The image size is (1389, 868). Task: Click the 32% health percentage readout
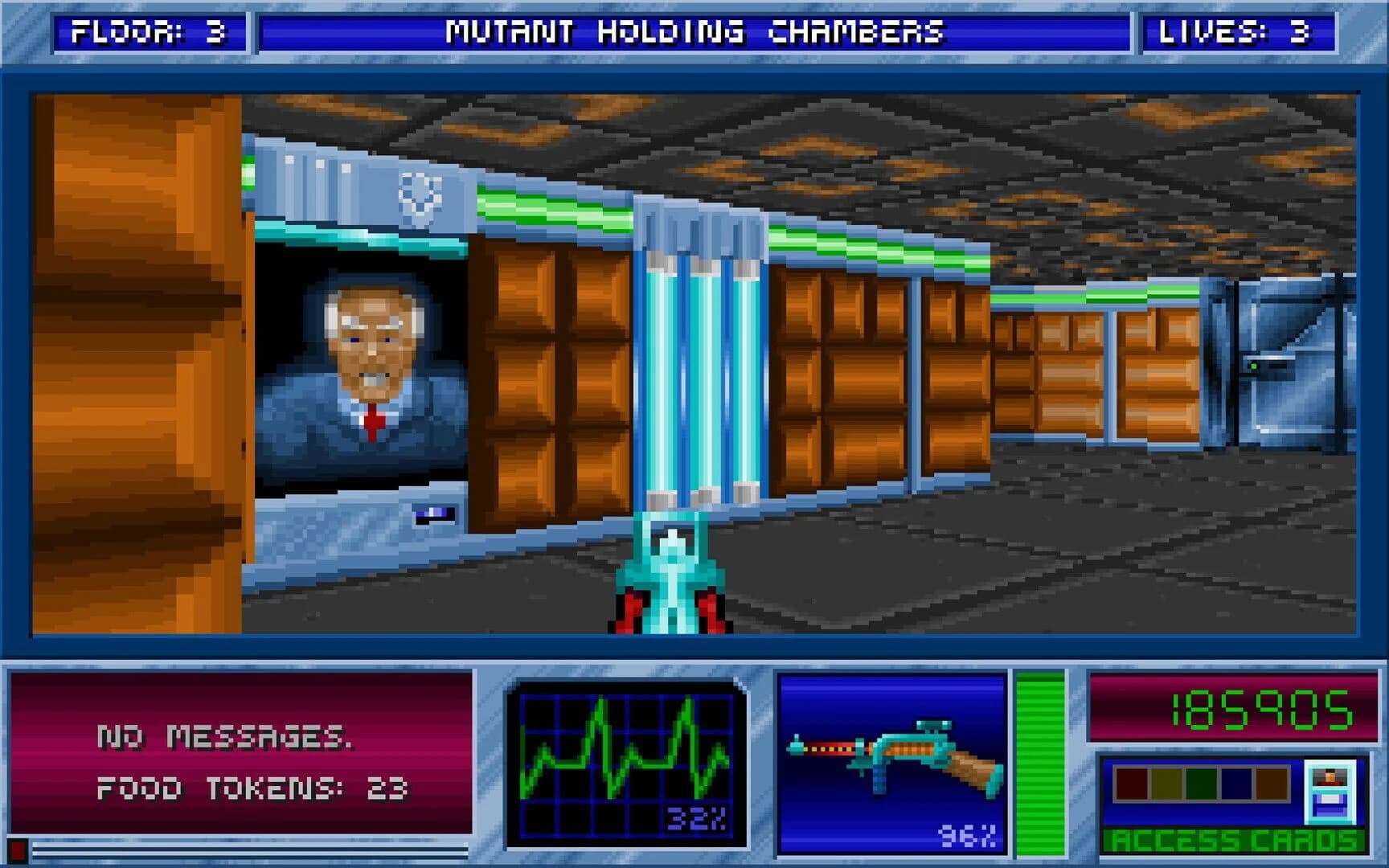tap(696, 816)
